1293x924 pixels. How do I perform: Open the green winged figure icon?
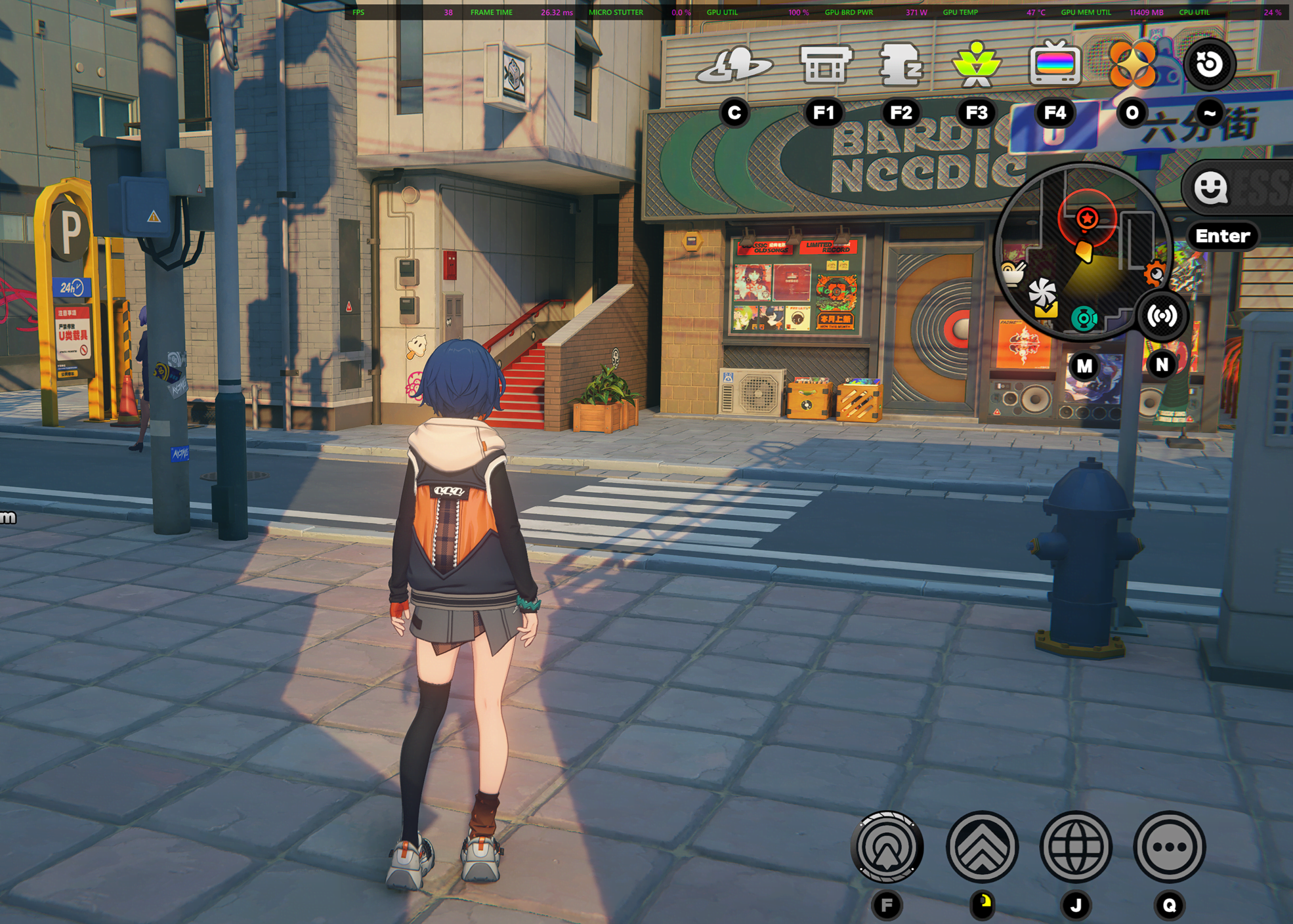click(x=977, y=64)
